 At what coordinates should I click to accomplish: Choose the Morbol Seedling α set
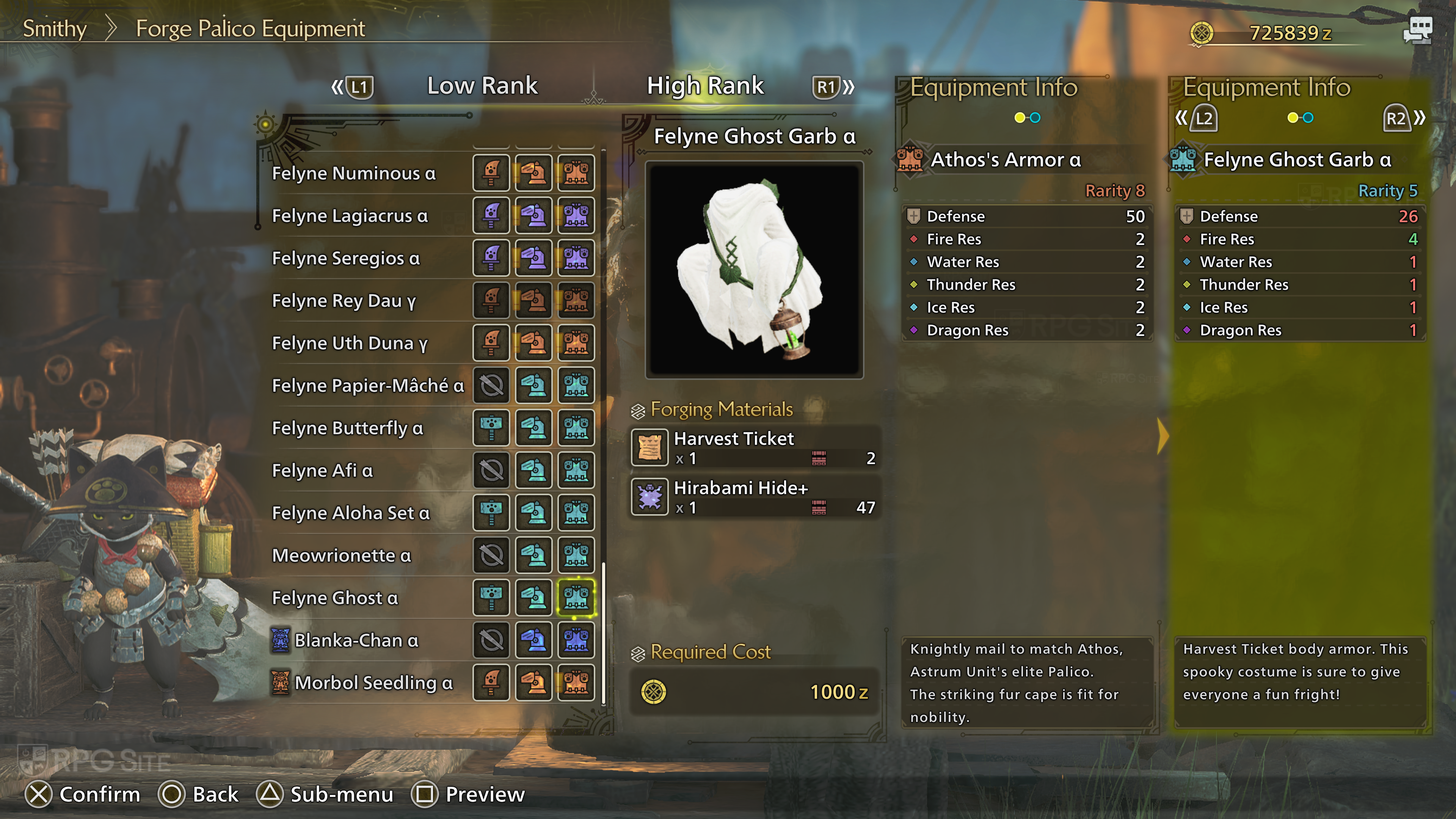click(373, 683)
